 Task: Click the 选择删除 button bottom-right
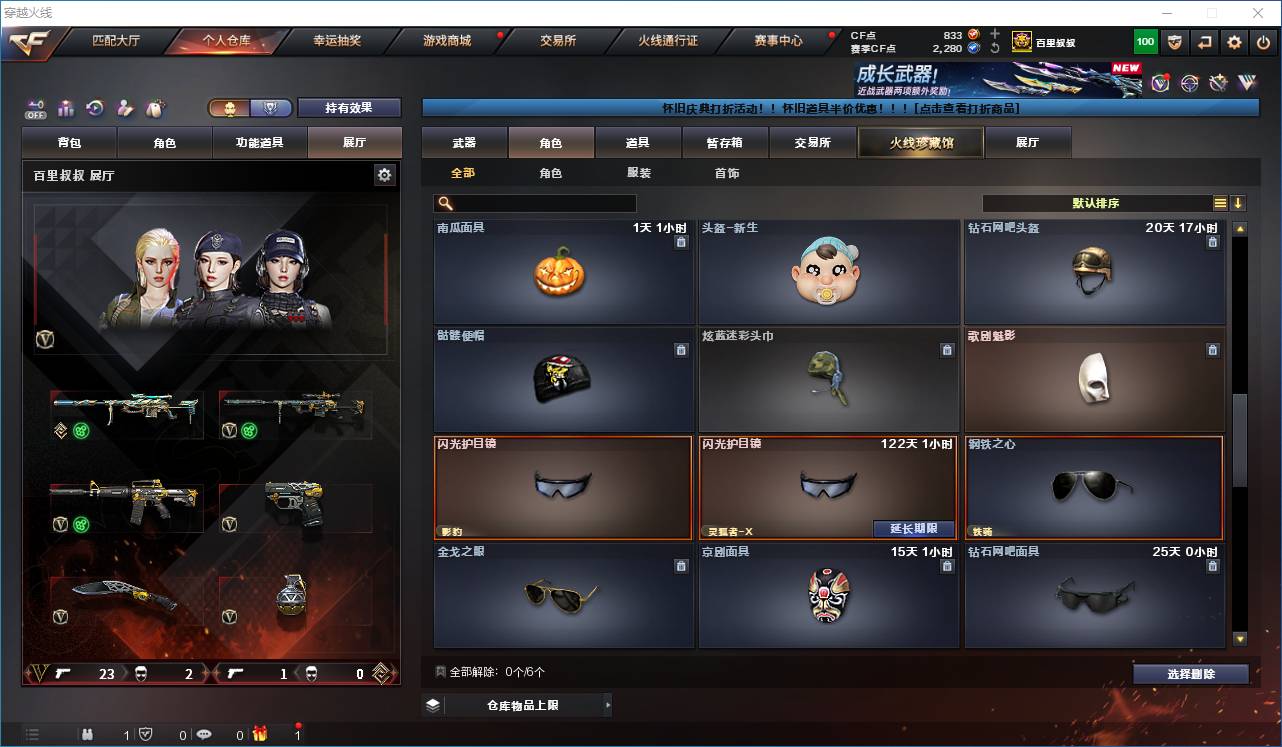(x=1190, y=673)
